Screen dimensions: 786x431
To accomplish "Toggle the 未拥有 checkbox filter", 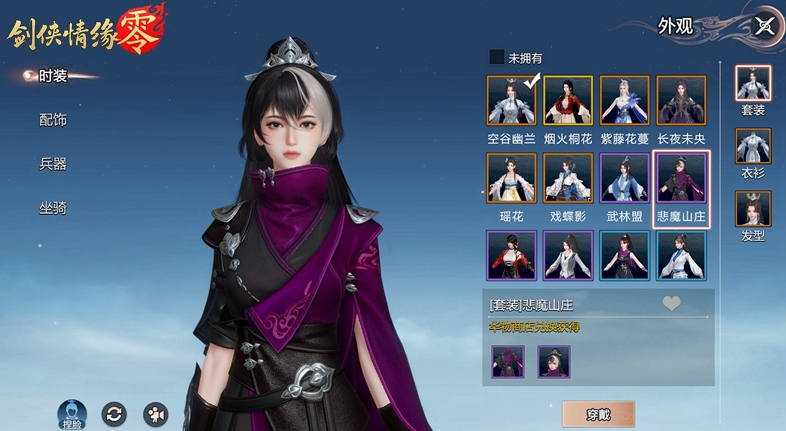I will (x=497, y=58).
